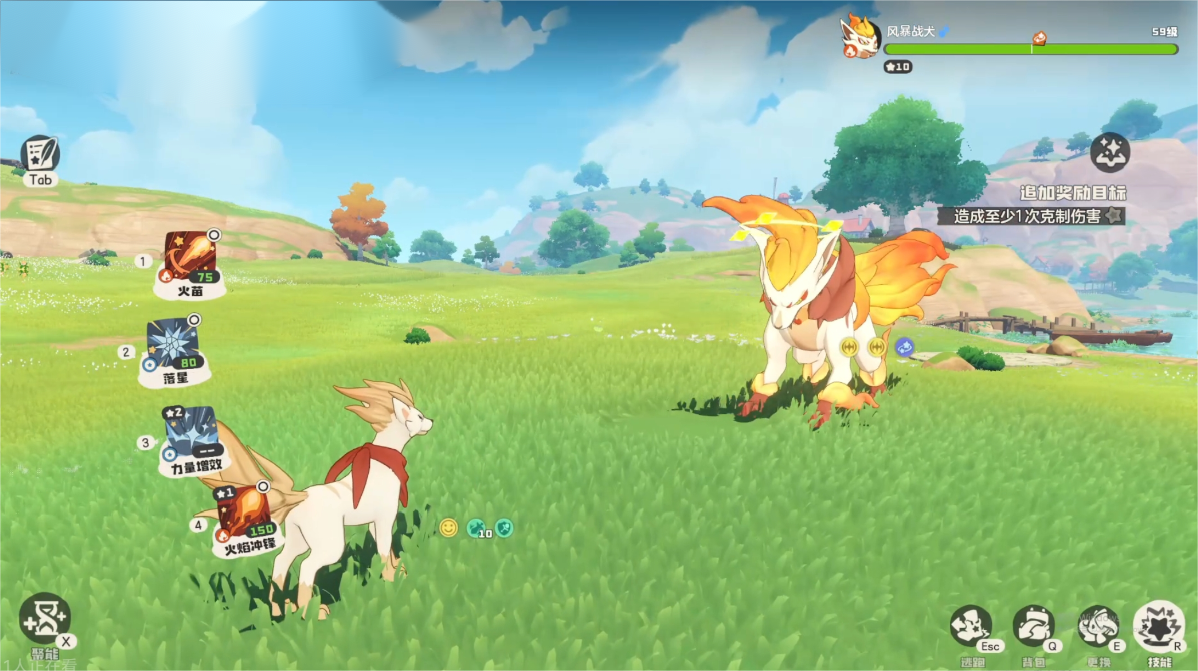Cast the 火焰冲锋 charge skill
Image resolution: width=1198 pixels, height=671 pixels.
coord(245,515)
